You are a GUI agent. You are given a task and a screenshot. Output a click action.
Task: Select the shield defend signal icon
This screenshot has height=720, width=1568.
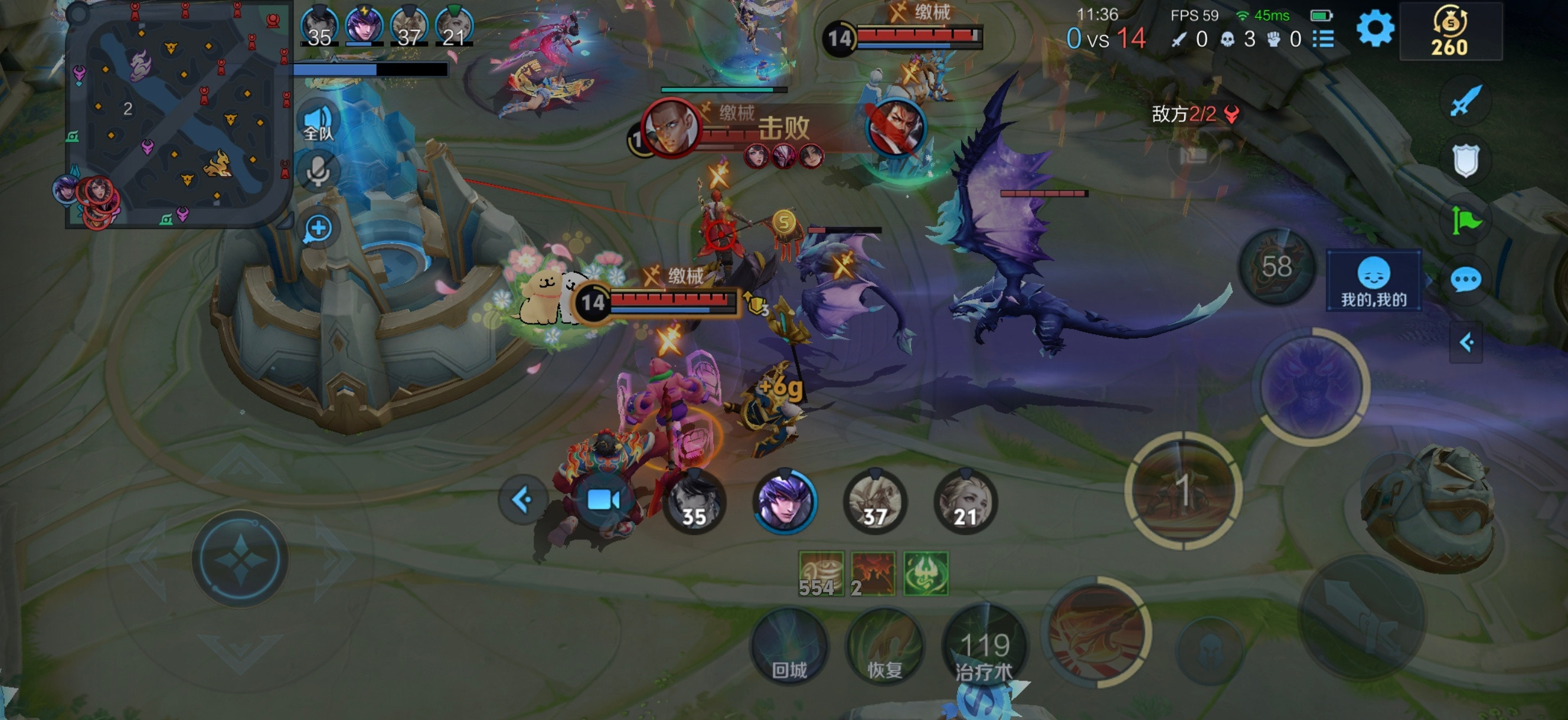pos(1466,161)
